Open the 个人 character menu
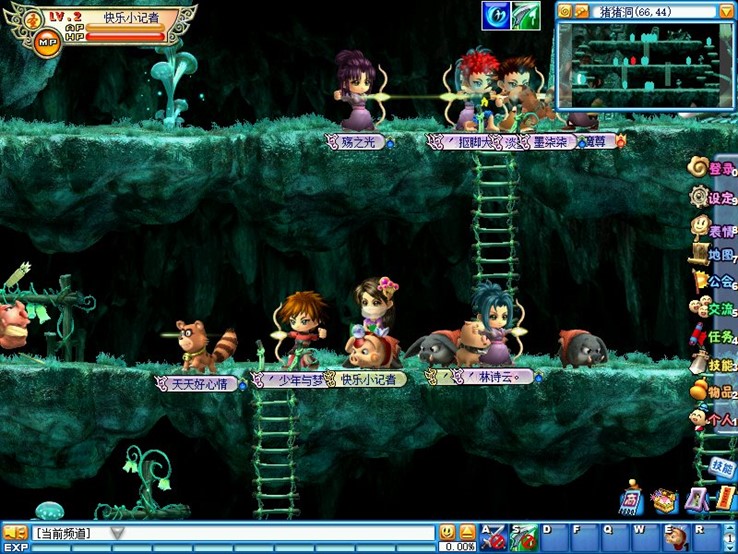Viewport: 738px width, 554px height. [714, 420]
